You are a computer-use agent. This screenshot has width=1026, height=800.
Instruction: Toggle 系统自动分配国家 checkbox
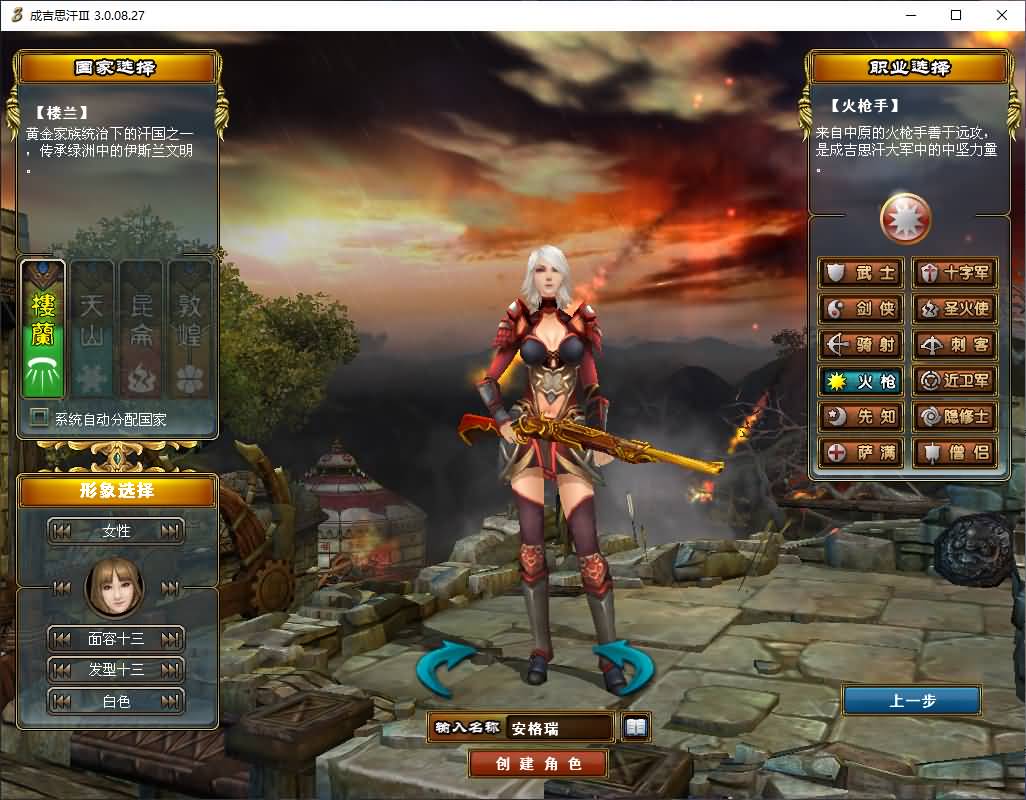[x=40, y=418]
